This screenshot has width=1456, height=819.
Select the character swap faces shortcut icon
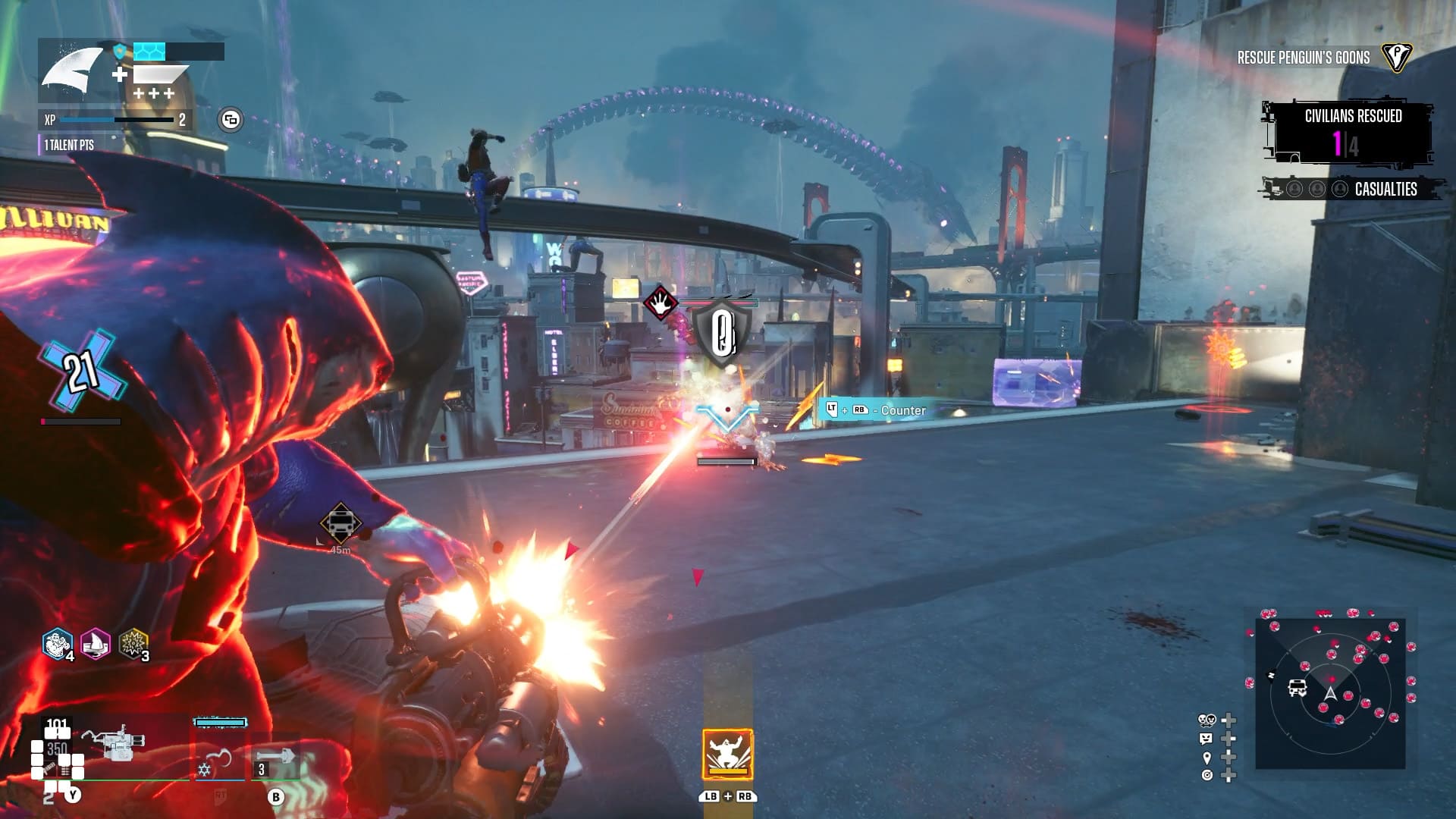[1207, 720]
